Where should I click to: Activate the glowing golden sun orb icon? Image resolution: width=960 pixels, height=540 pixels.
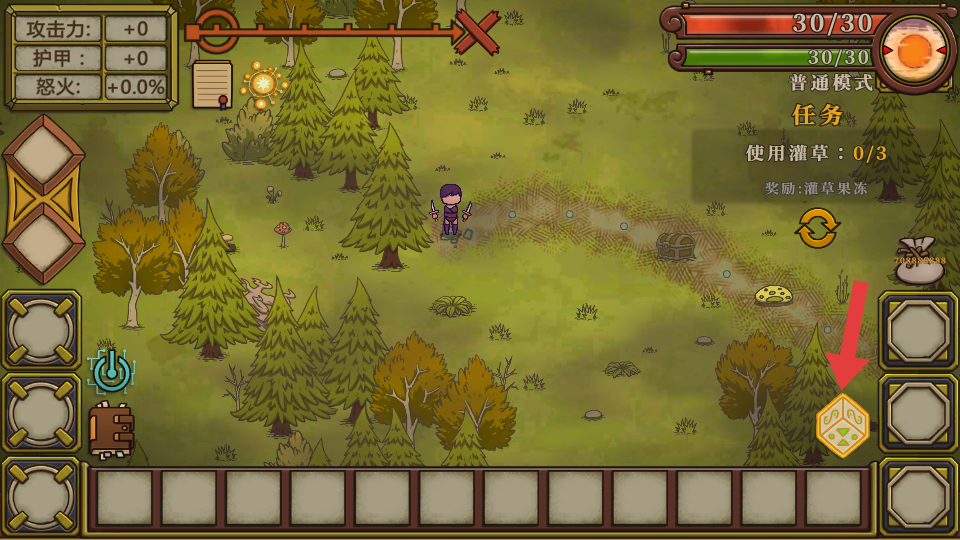coord(264,83)
